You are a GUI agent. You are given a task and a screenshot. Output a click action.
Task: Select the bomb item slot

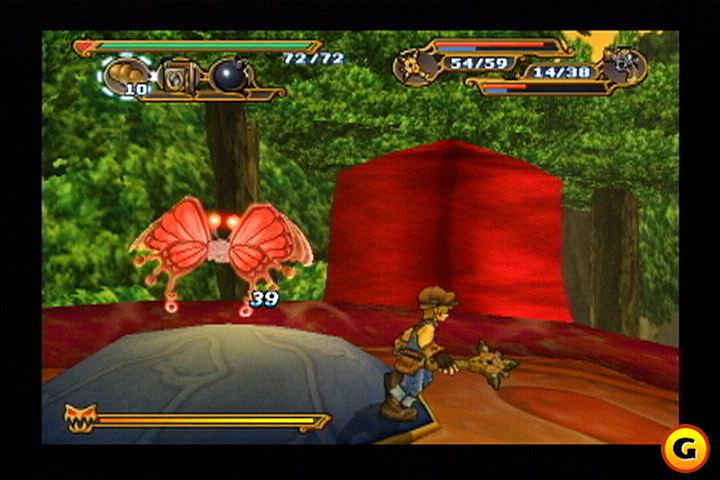pos(225,75)
